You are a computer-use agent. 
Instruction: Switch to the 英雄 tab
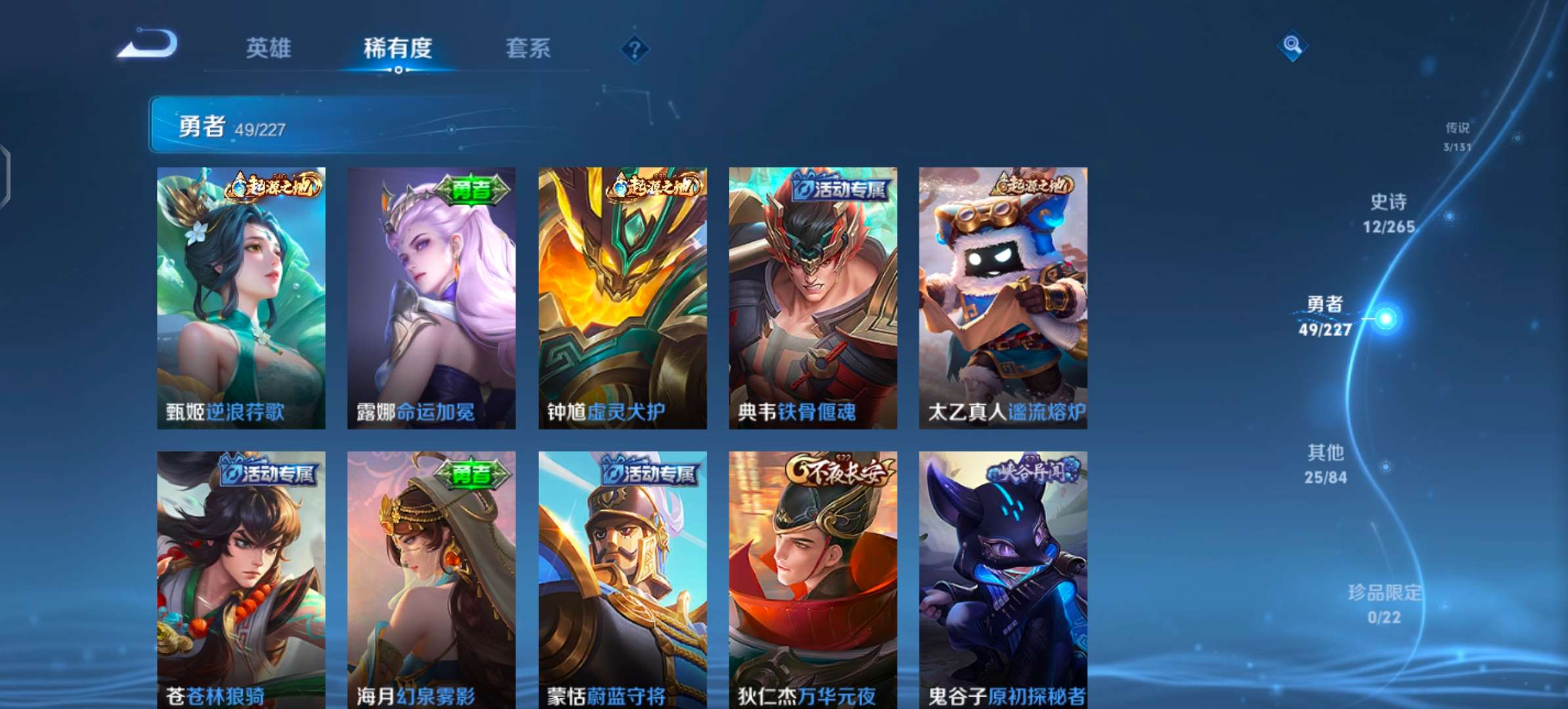point(269,48)
